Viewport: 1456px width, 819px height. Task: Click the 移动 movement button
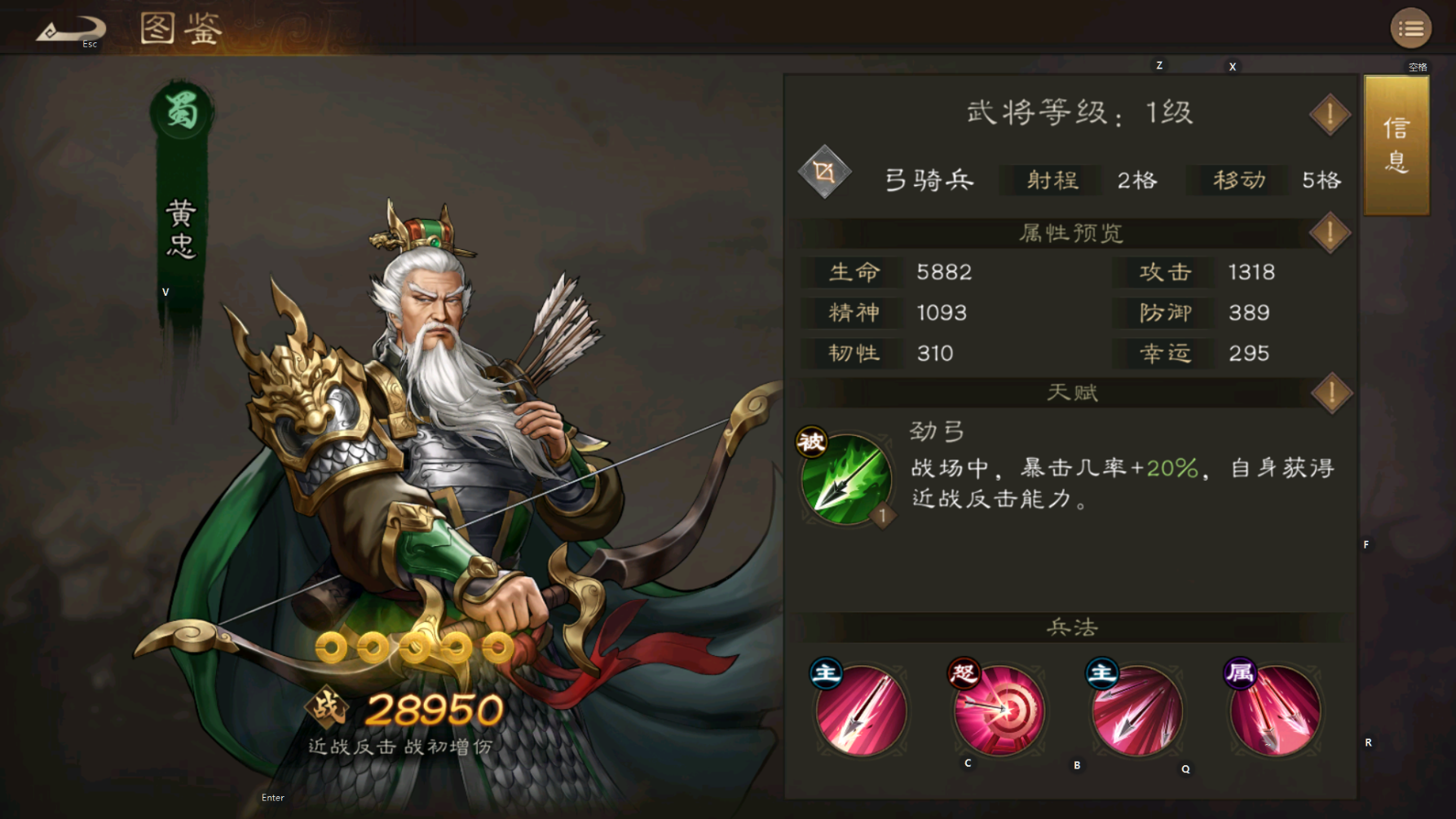pos(1236,180)
